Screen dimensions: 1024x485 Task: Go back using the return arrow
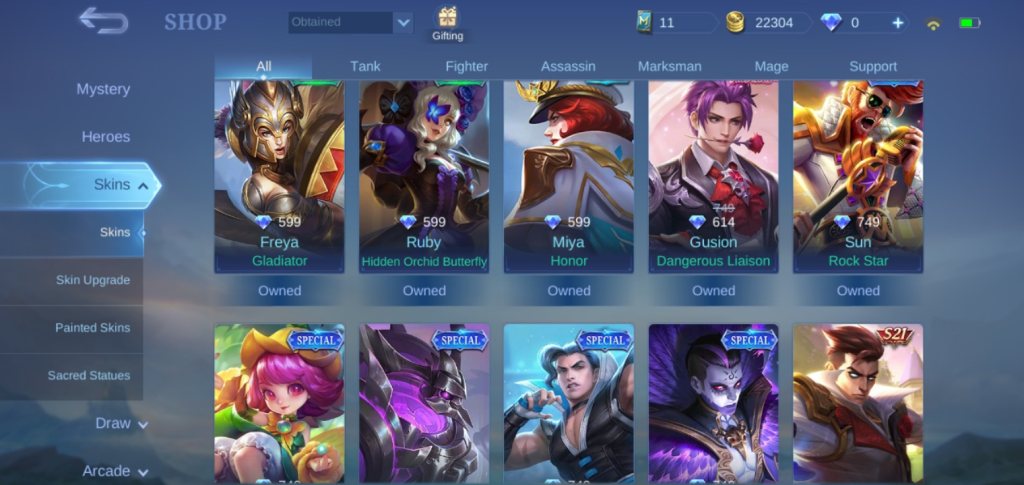pos(103,20)
